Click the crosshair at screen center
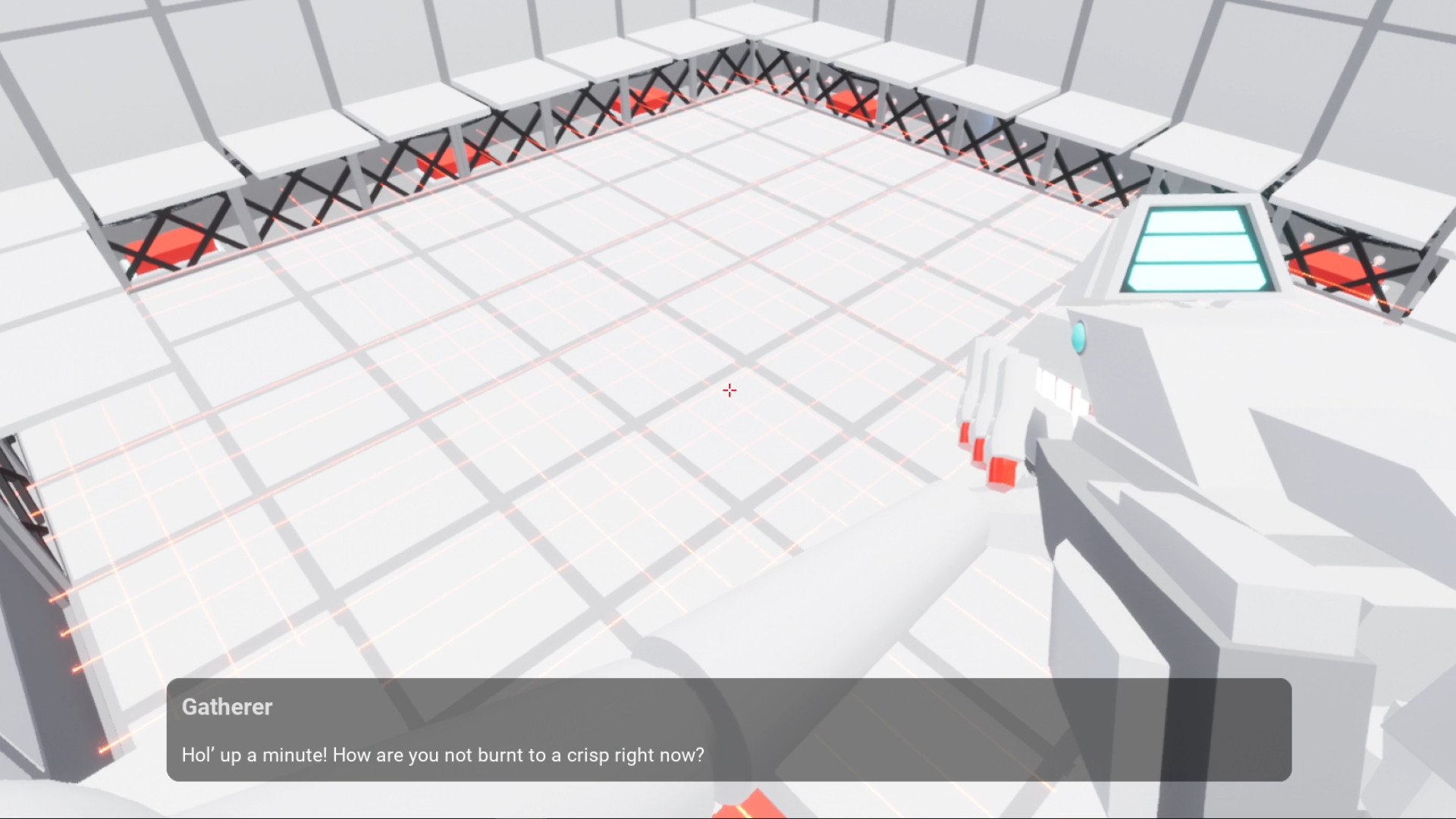 729,391
